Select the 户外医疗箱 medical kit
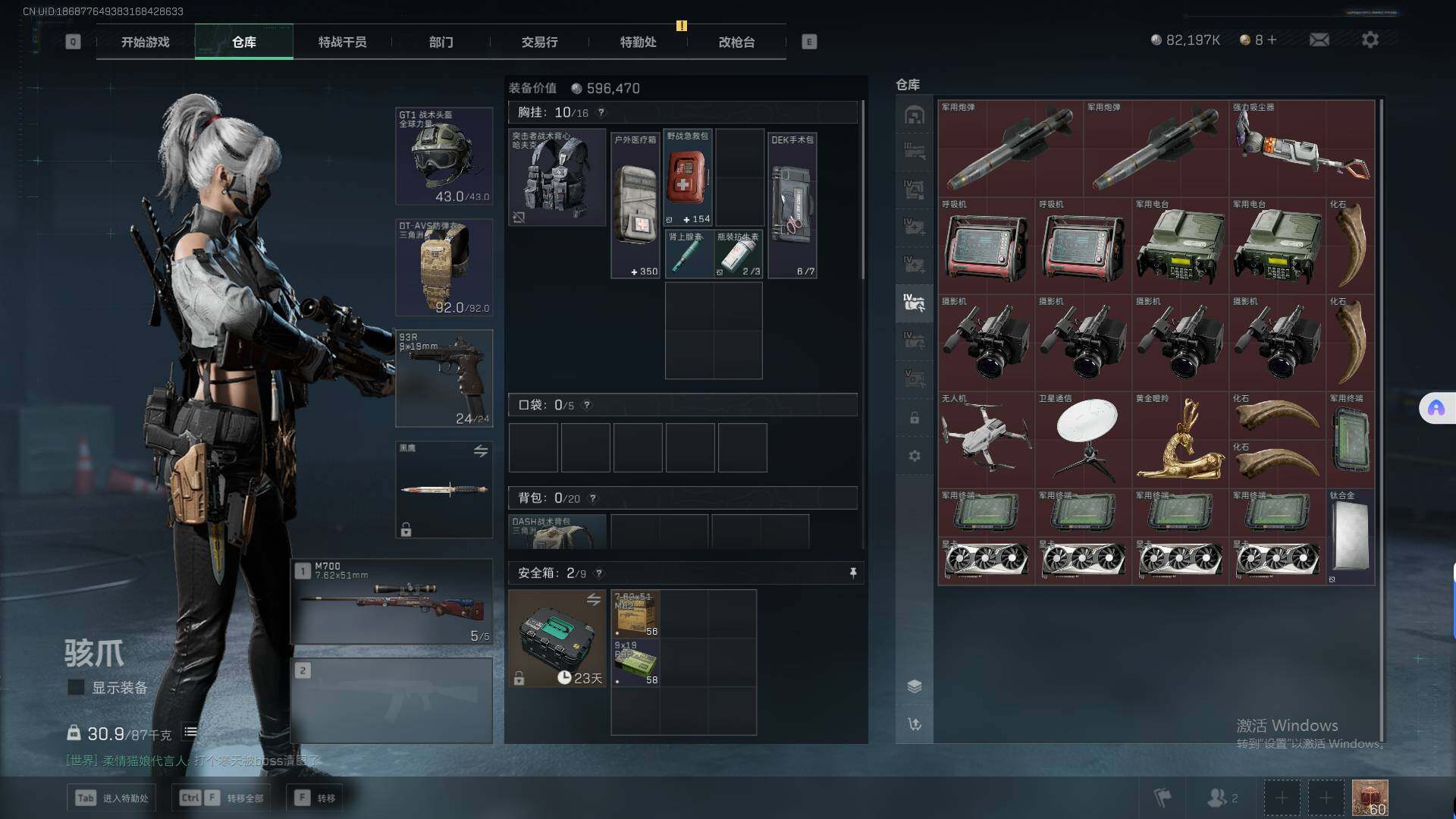This screenshot has height=819, width=1456. tap(635, 205)
